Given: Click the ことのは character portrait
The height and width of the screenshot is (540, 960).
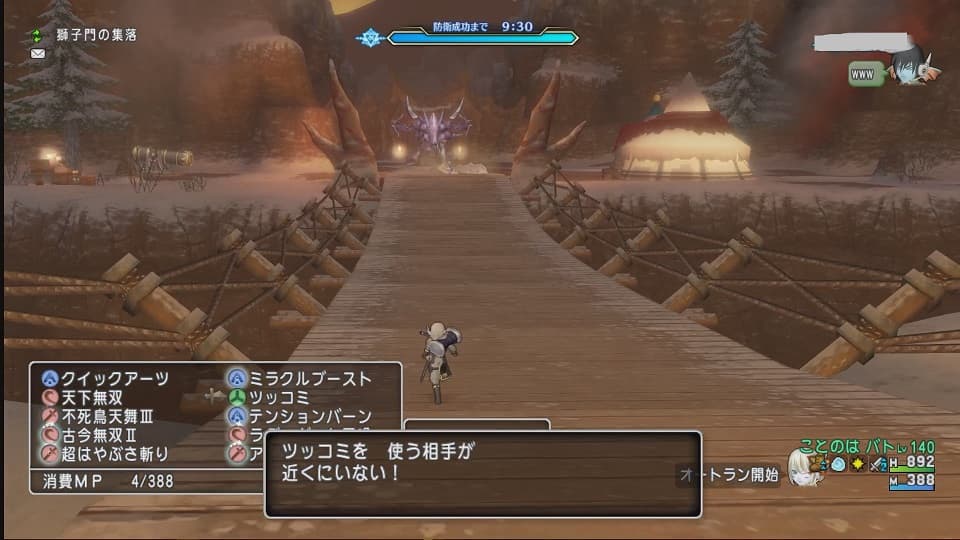Looking at the screenshot, I should click(x=802, y=466).
